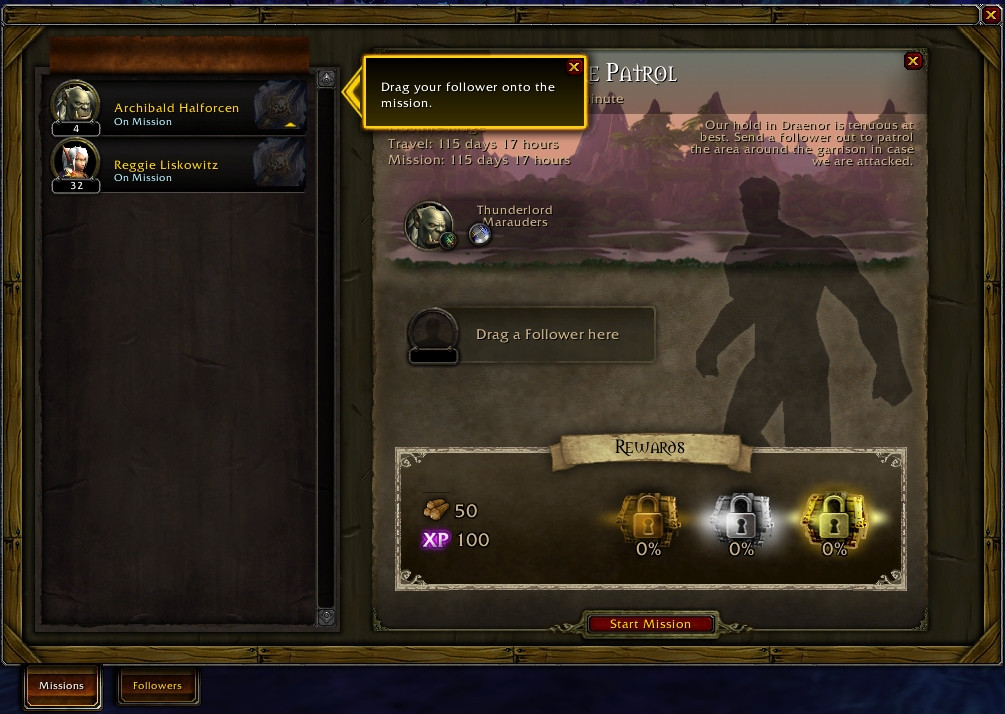Select follower Archibald Halforcen
This screenshot has width=1005, height=714.
[178, 108]
